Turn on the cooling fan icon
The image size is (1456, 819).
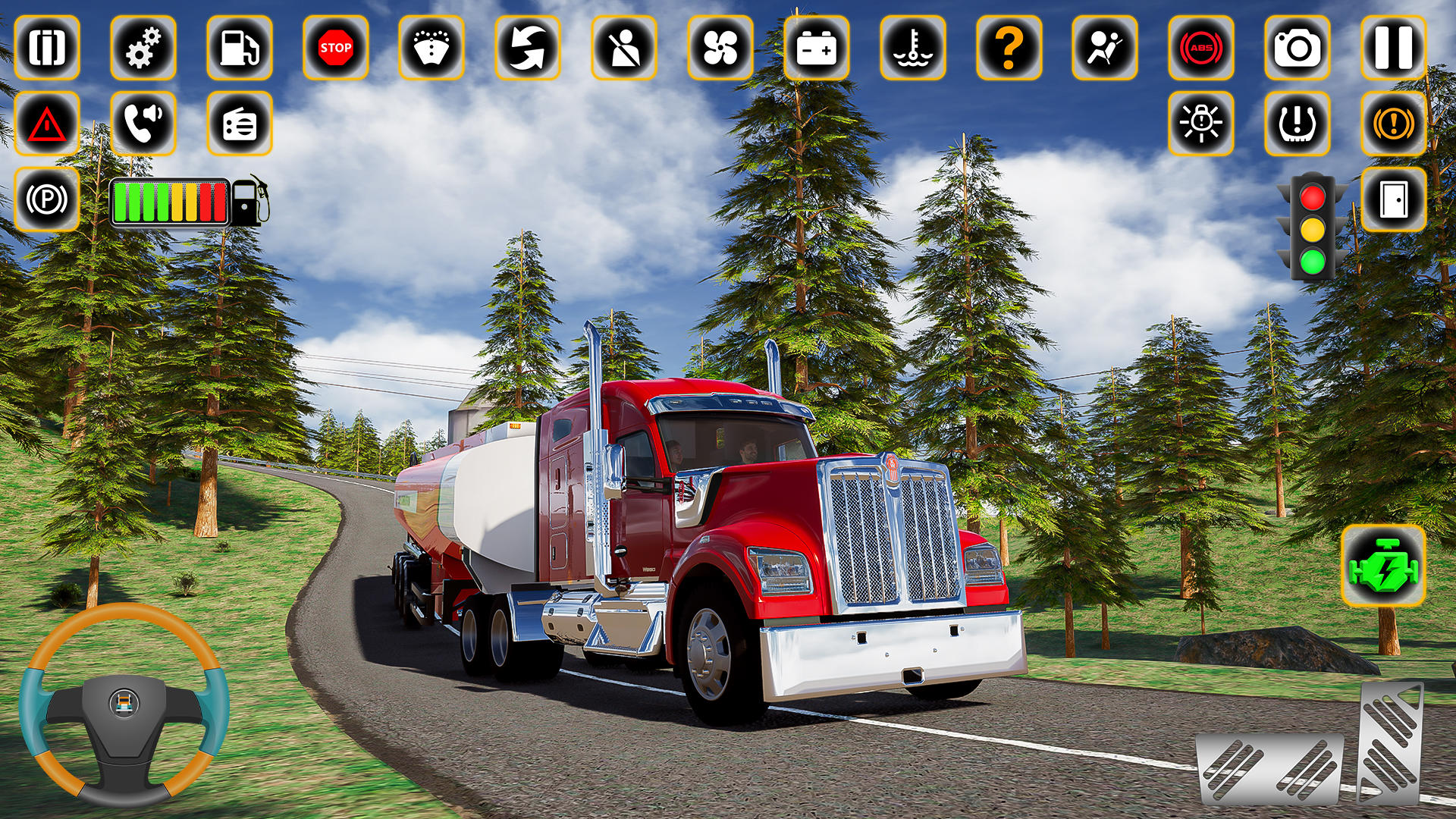(x=720, y=48)
